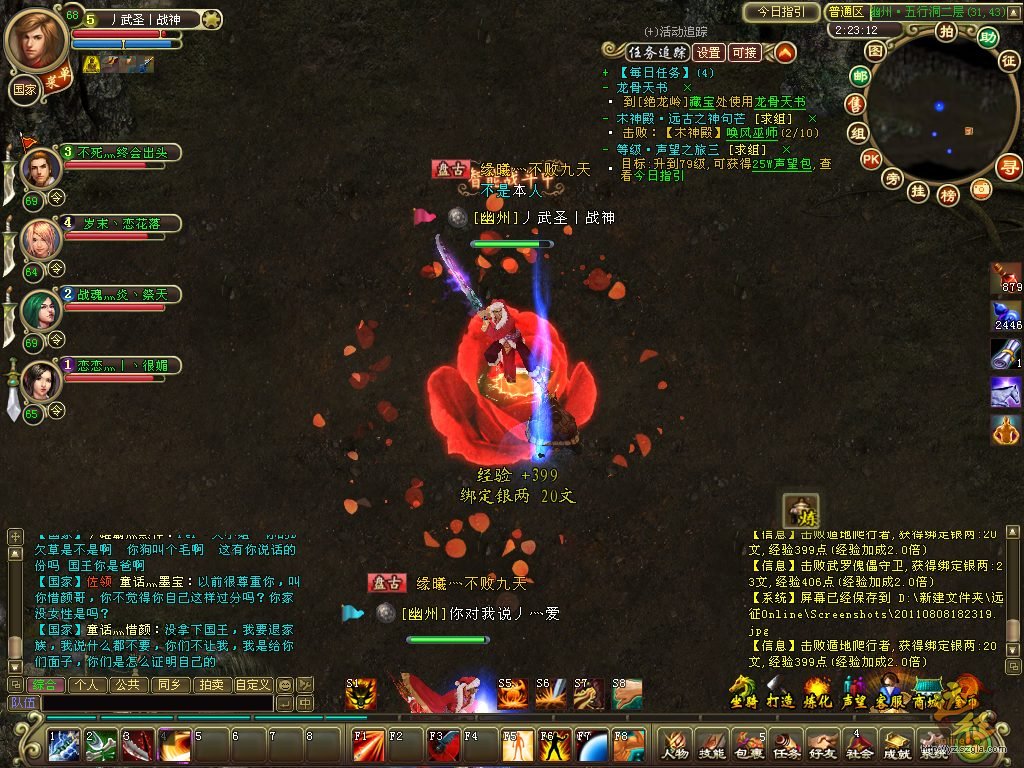
Task: Switch chat to the 拍卖 auction tab
Action: click(209, 685)
